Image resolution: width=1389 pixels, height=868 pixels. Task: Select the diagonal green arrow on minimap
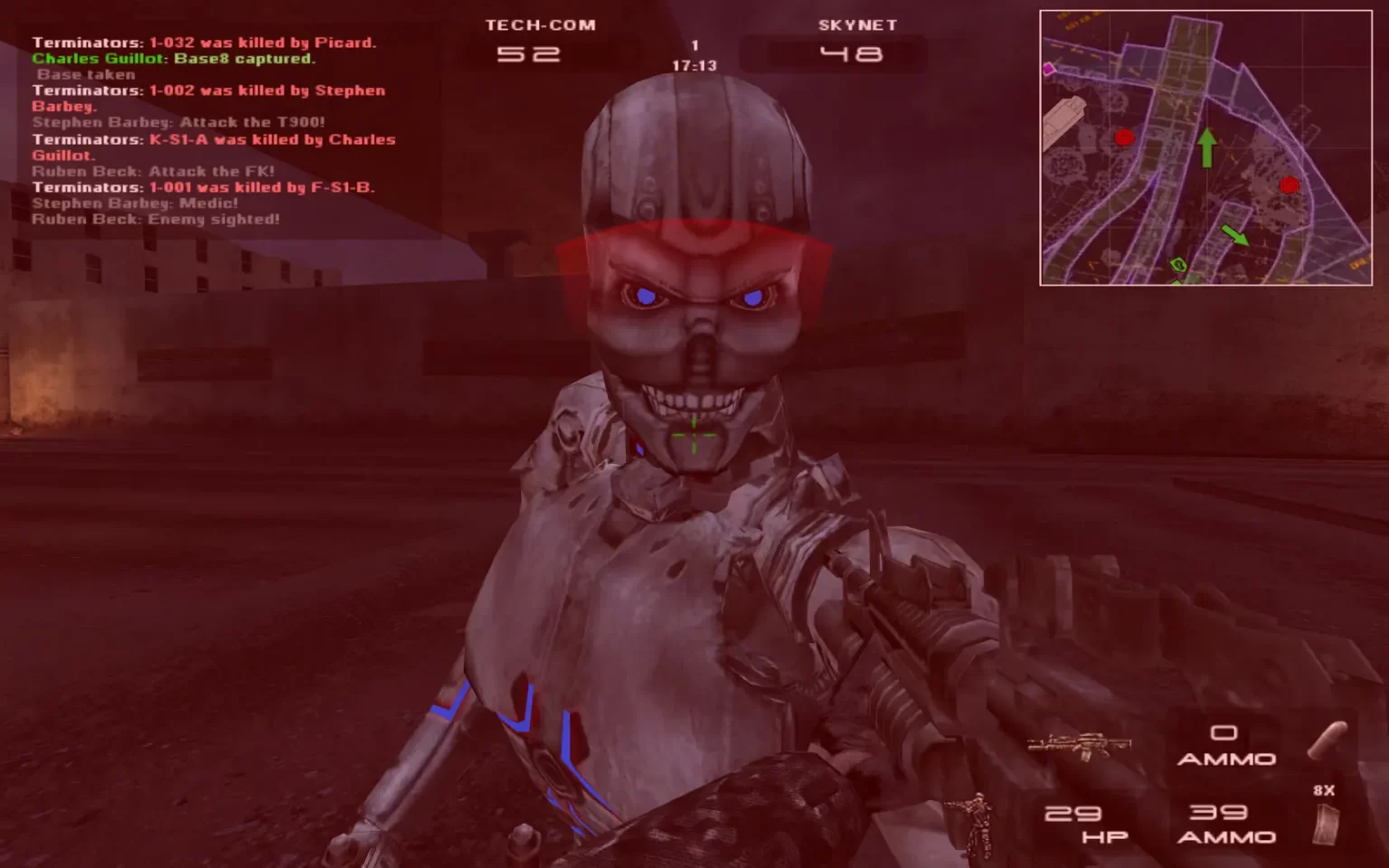(x=1234, y=235)
